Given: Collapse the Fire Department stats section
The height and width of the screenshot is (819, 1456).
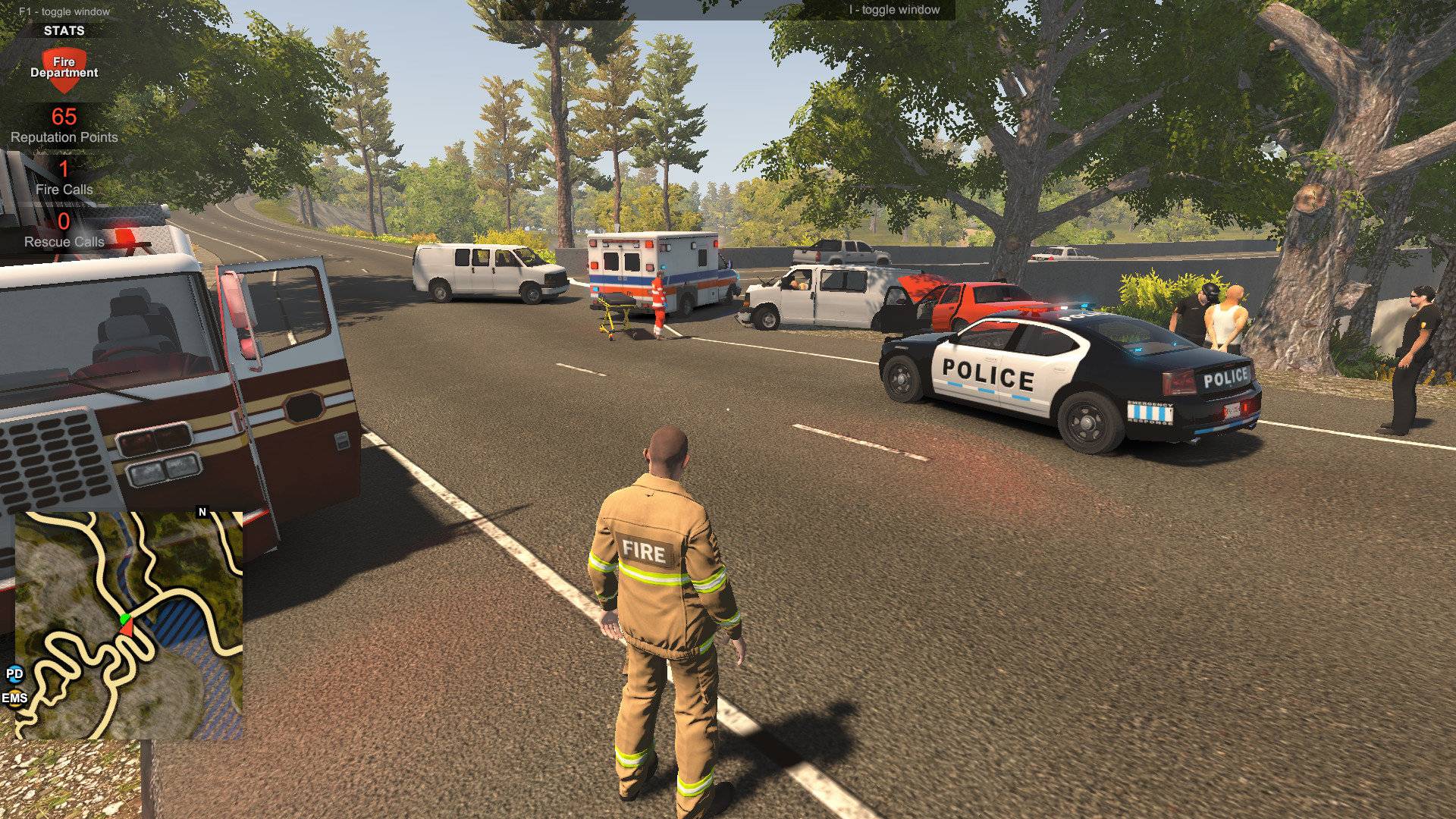Looking at the screenshot, I should (63, 68).
